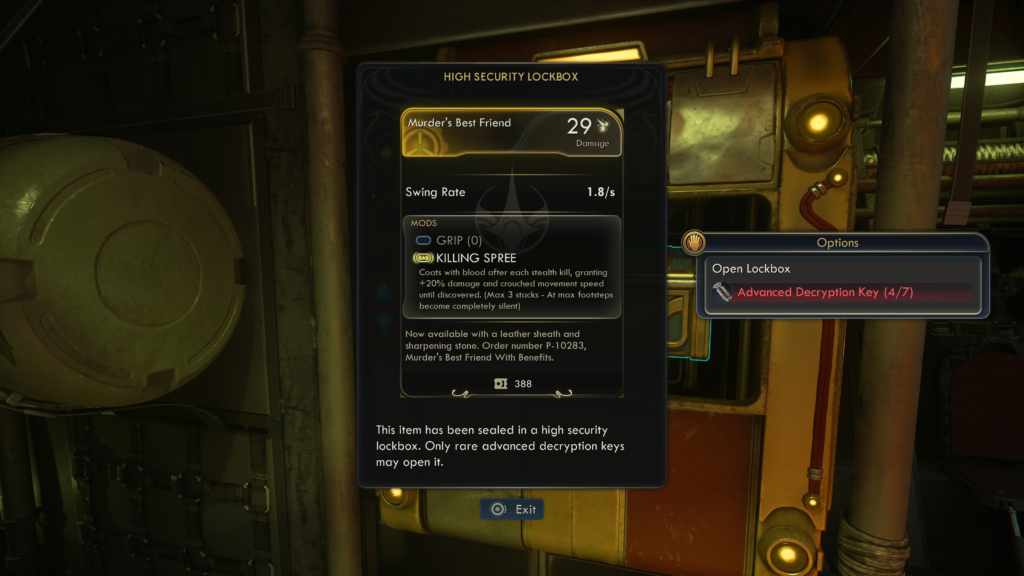Choose the Advanced Decryption Key option

click(x=824, y=293)
